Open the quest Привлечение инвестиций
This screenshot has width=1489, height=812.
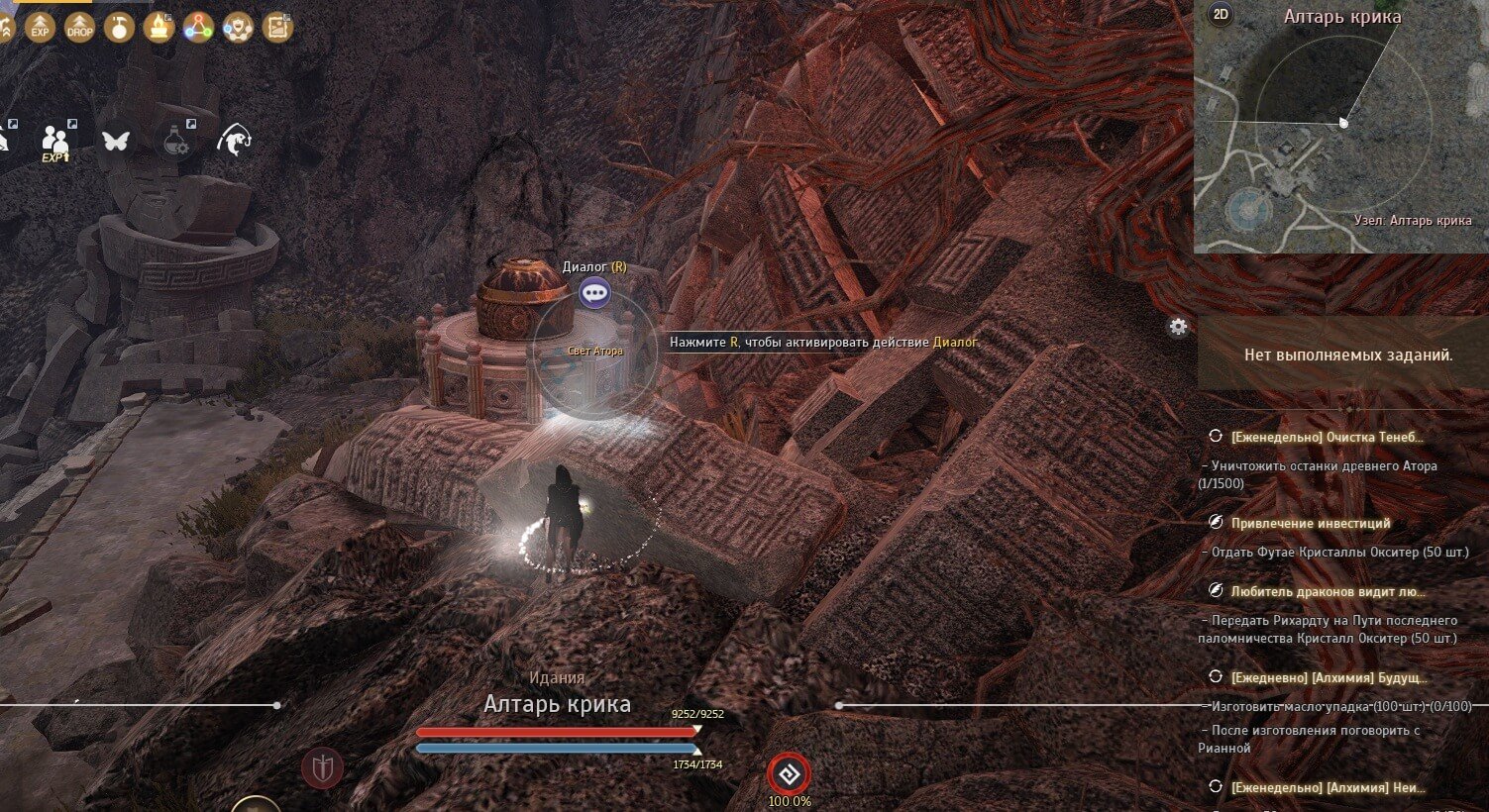(x=1310, y=523)
